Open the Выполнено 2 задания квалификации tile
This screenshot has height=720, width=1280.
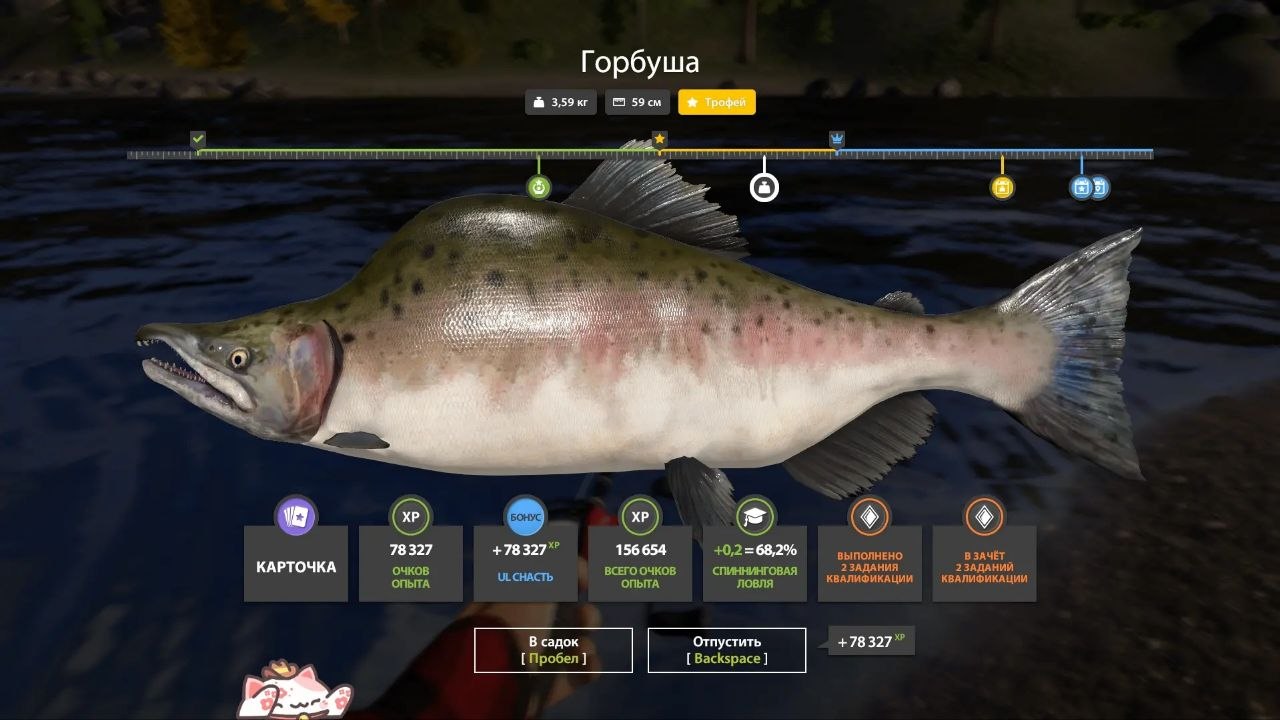point(869,565)
